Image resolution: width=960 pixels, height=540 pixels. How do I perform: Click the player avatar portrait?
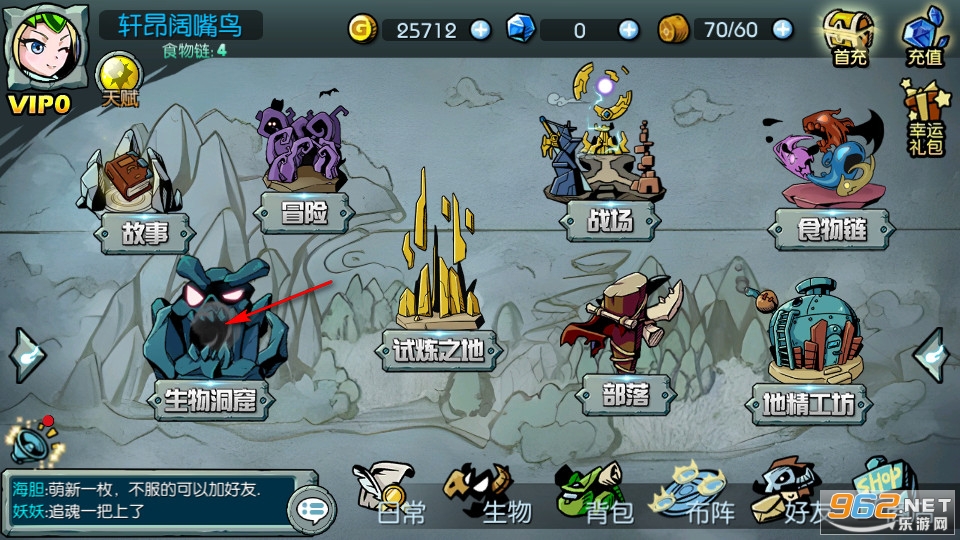pyautogui.click(x=42, y=52)
